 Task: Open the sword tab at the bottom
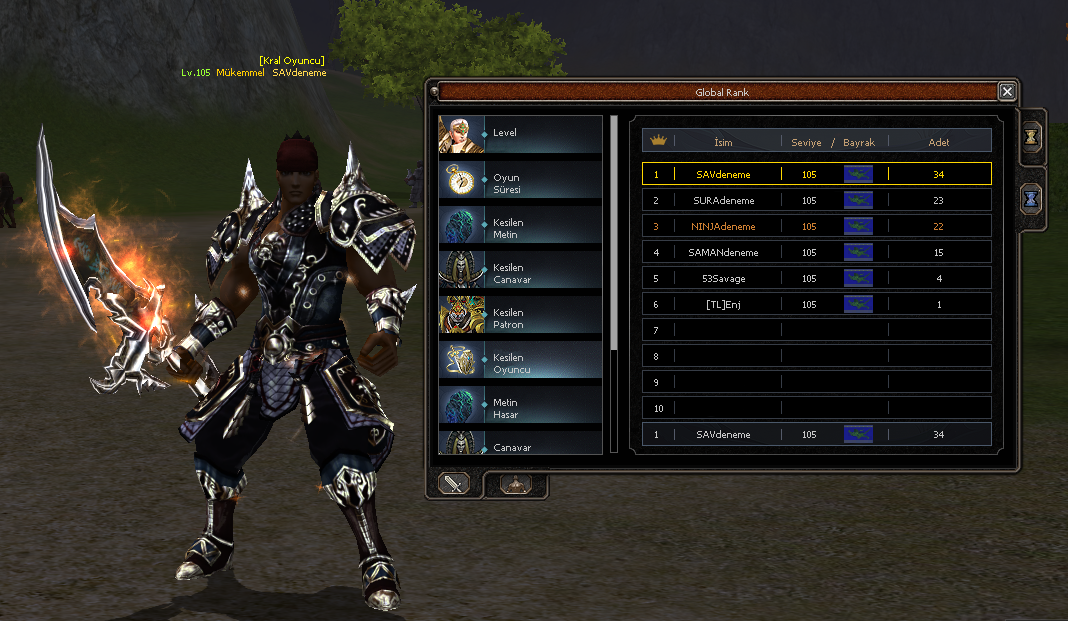pos(455,484)
